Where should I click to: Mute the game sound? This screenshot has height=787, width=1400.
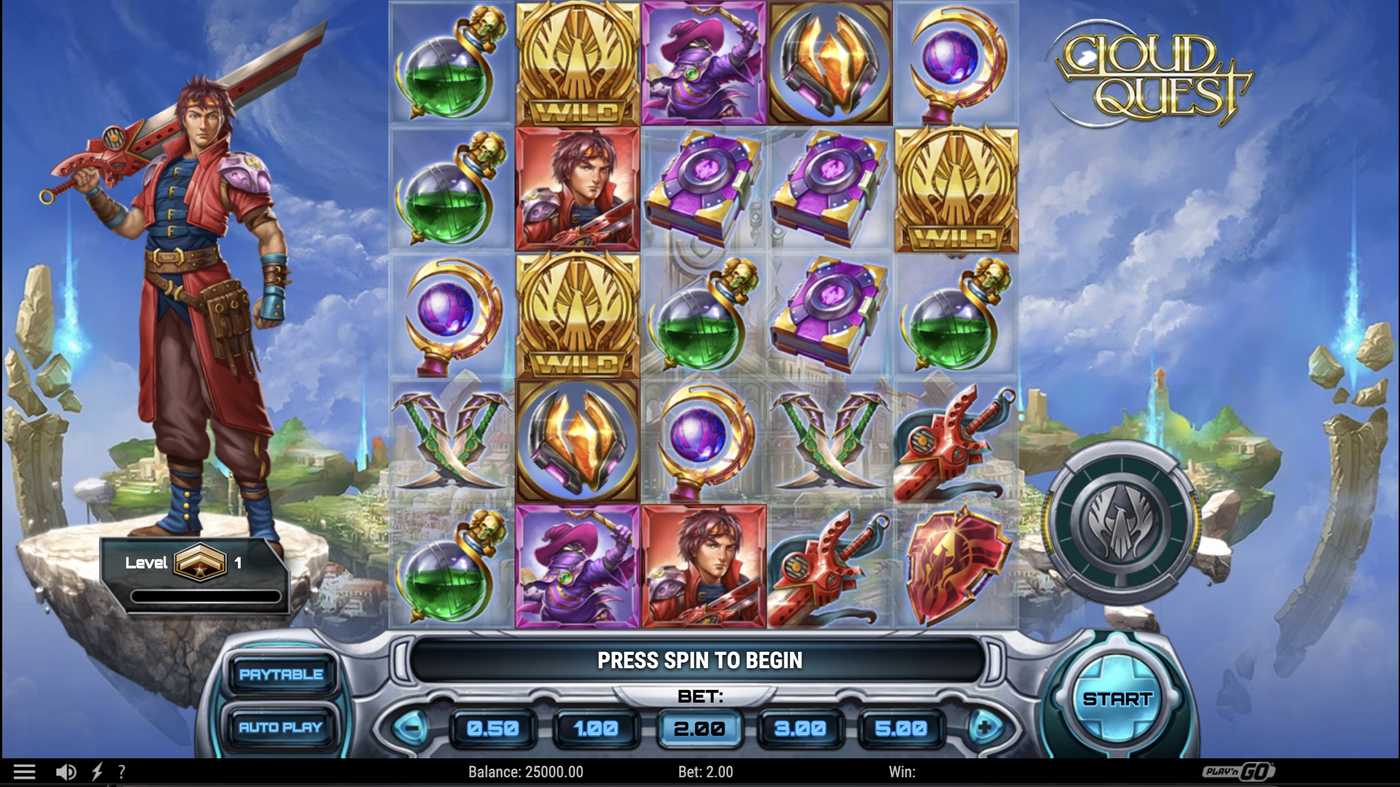[x=66, y=770]
